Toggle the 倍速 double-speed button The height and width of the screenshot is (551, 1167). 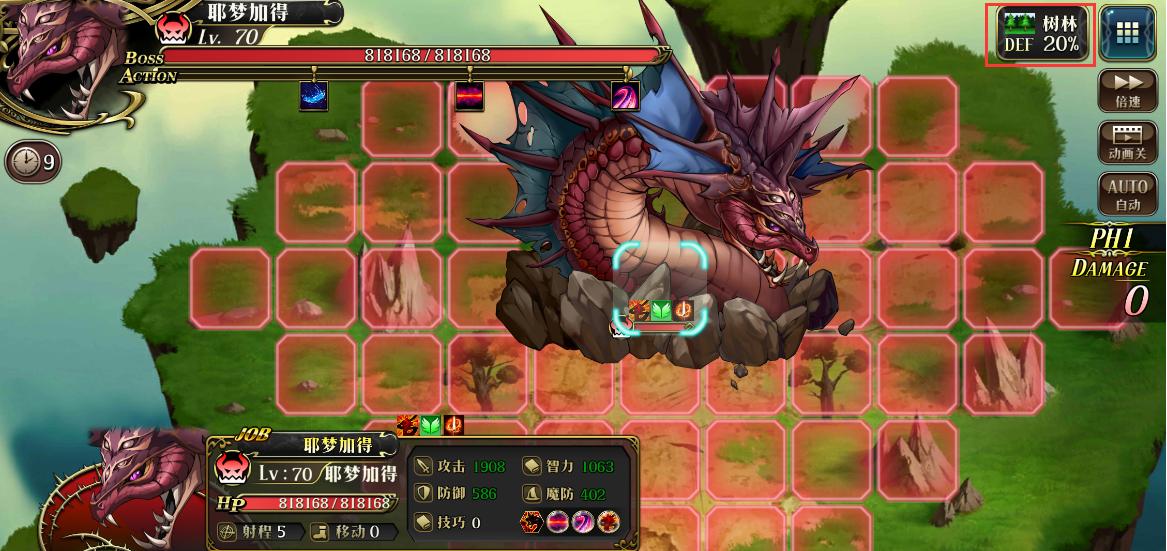point(1127,90)
